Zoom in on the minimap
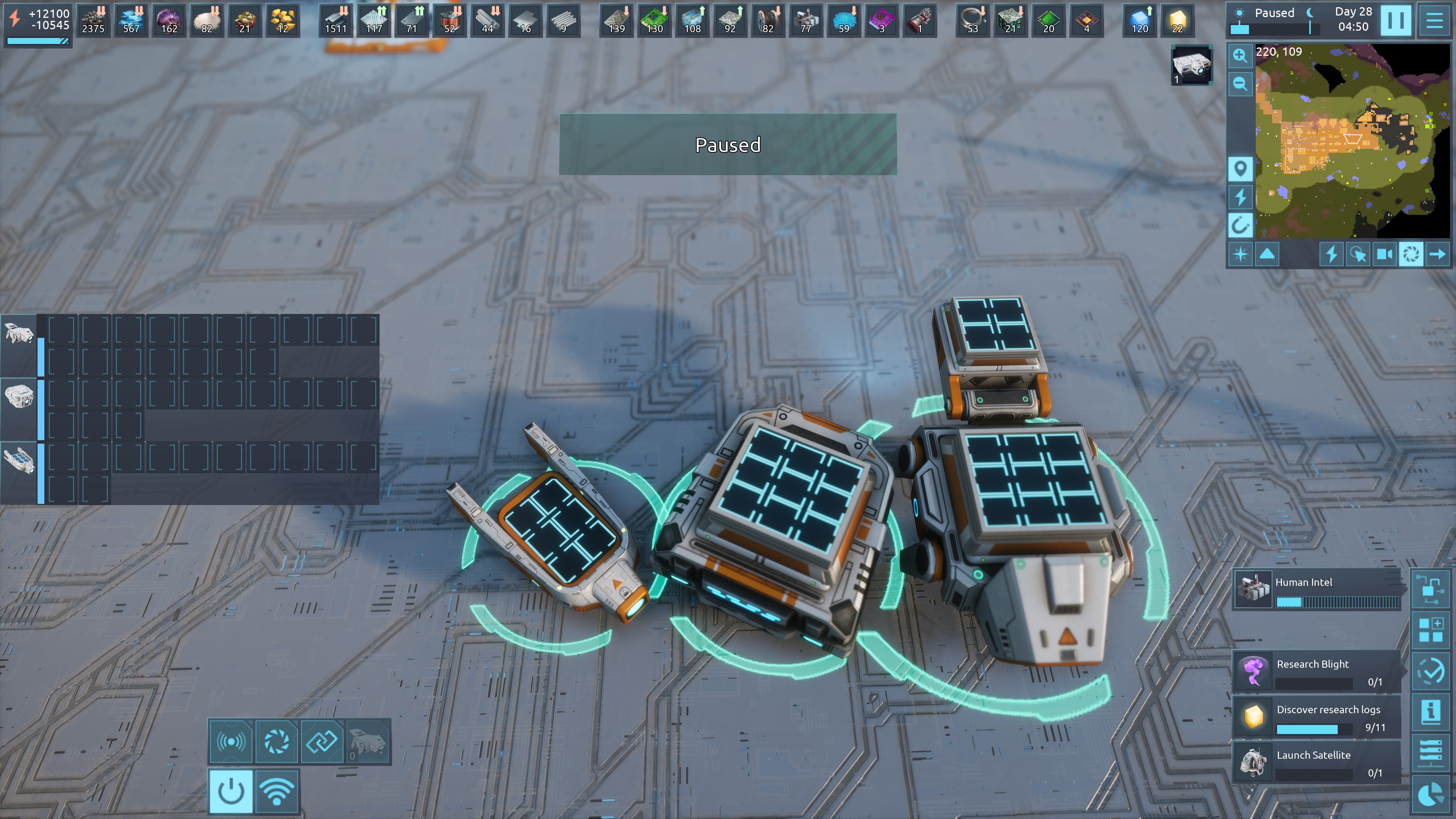1456x819 pixels. point(1240,55)
